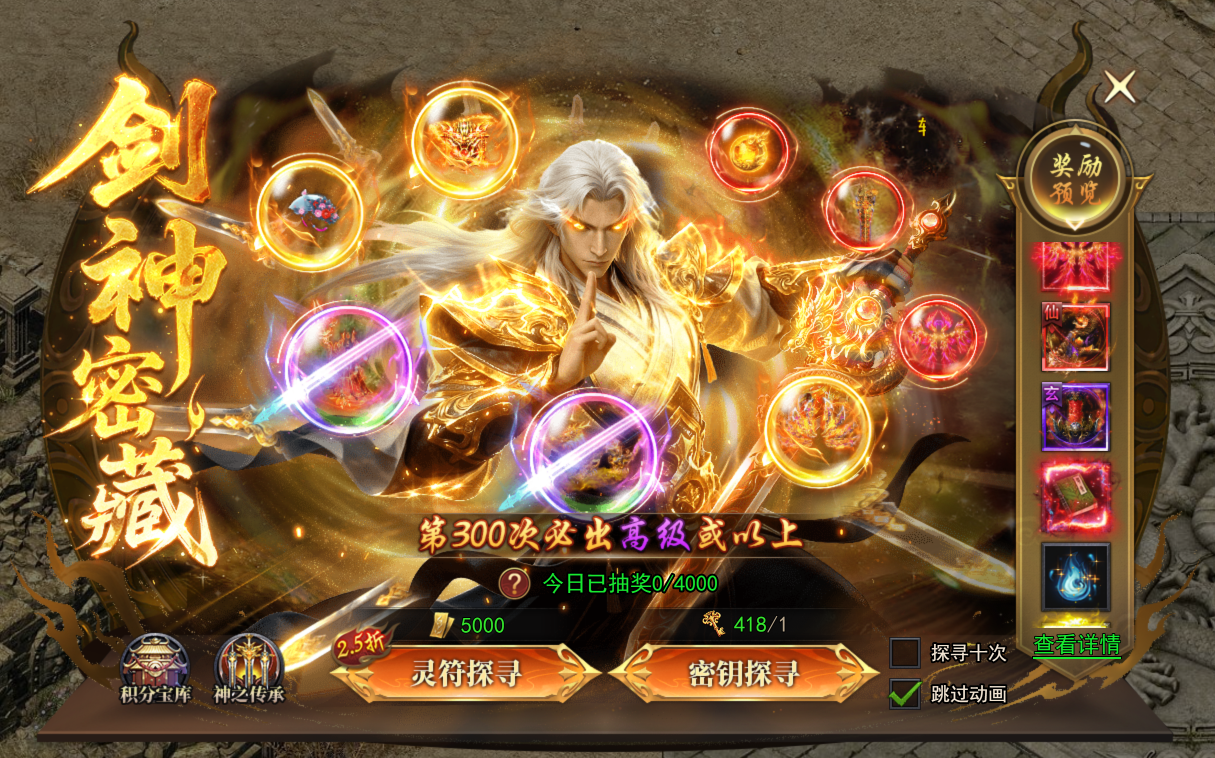Open the 查看详情 link
Image resolution: width=1215 pixels, height=758 pixels.
[x=1076, y=645]
